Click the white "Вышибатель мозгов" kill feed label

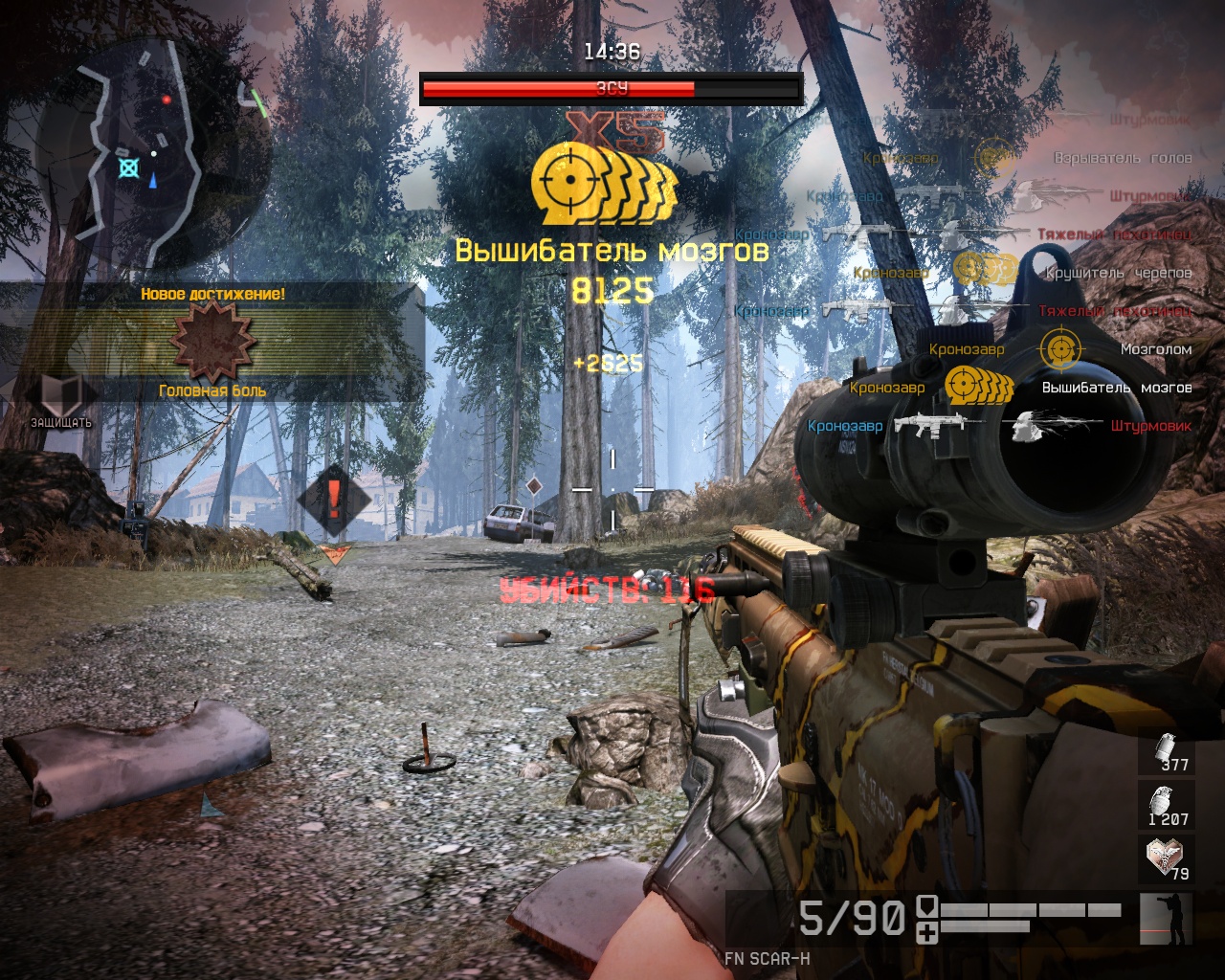pos(1116,388)
